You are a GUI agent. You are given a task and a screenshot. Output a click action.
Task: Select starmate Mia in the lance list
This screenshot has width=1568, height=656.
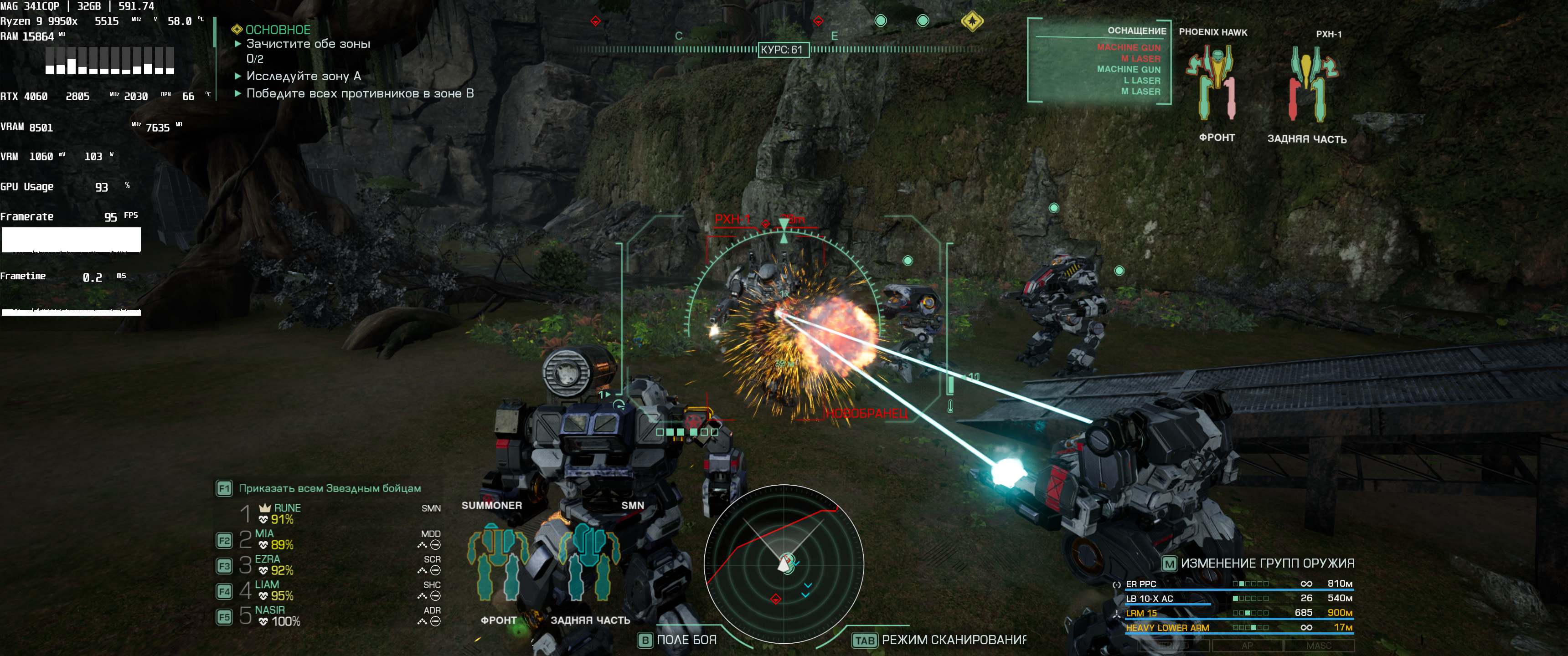click(264, 534)
